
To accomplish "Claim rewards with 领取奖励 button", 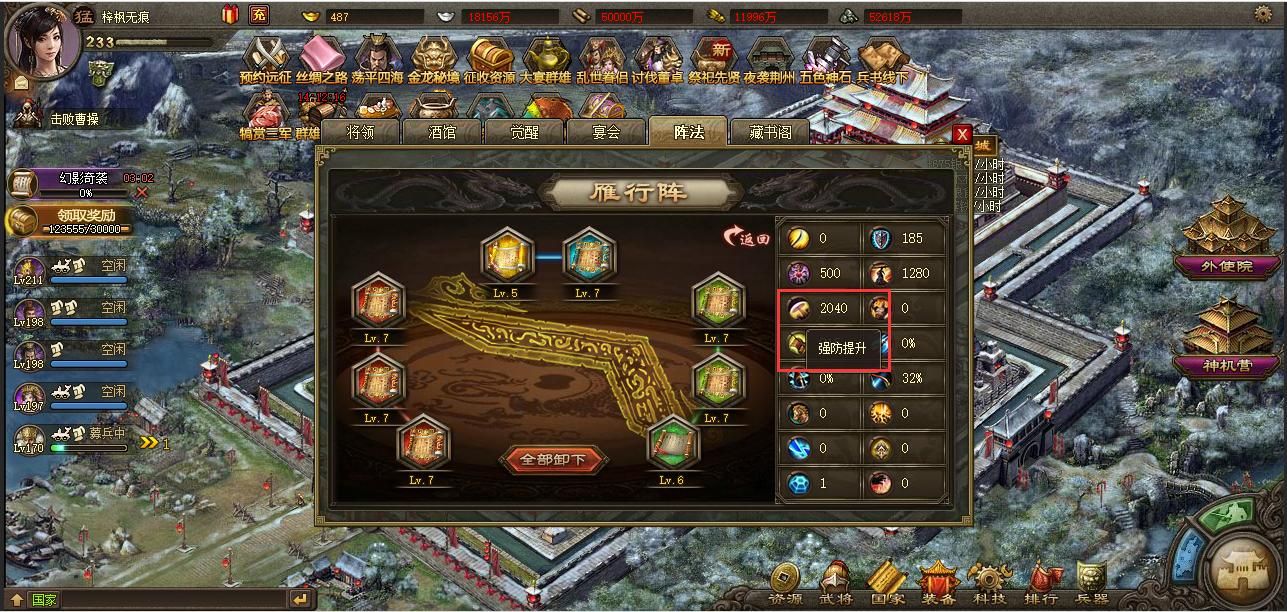I will (72, 220).
